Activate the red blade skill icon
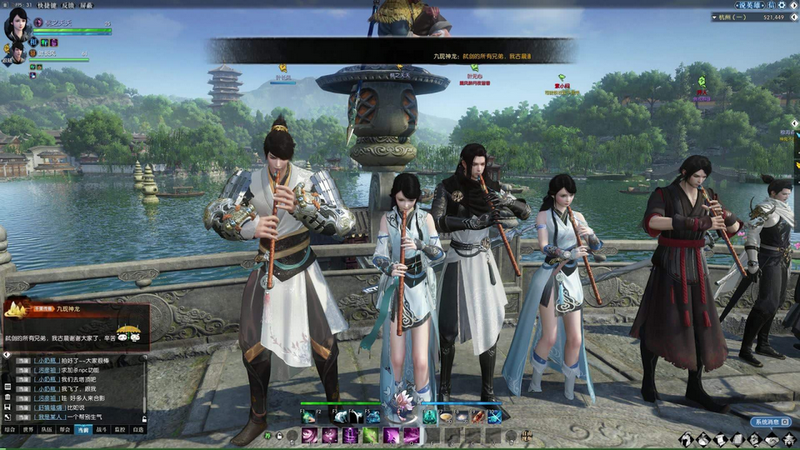800x450 pixels. coord(478,416)
